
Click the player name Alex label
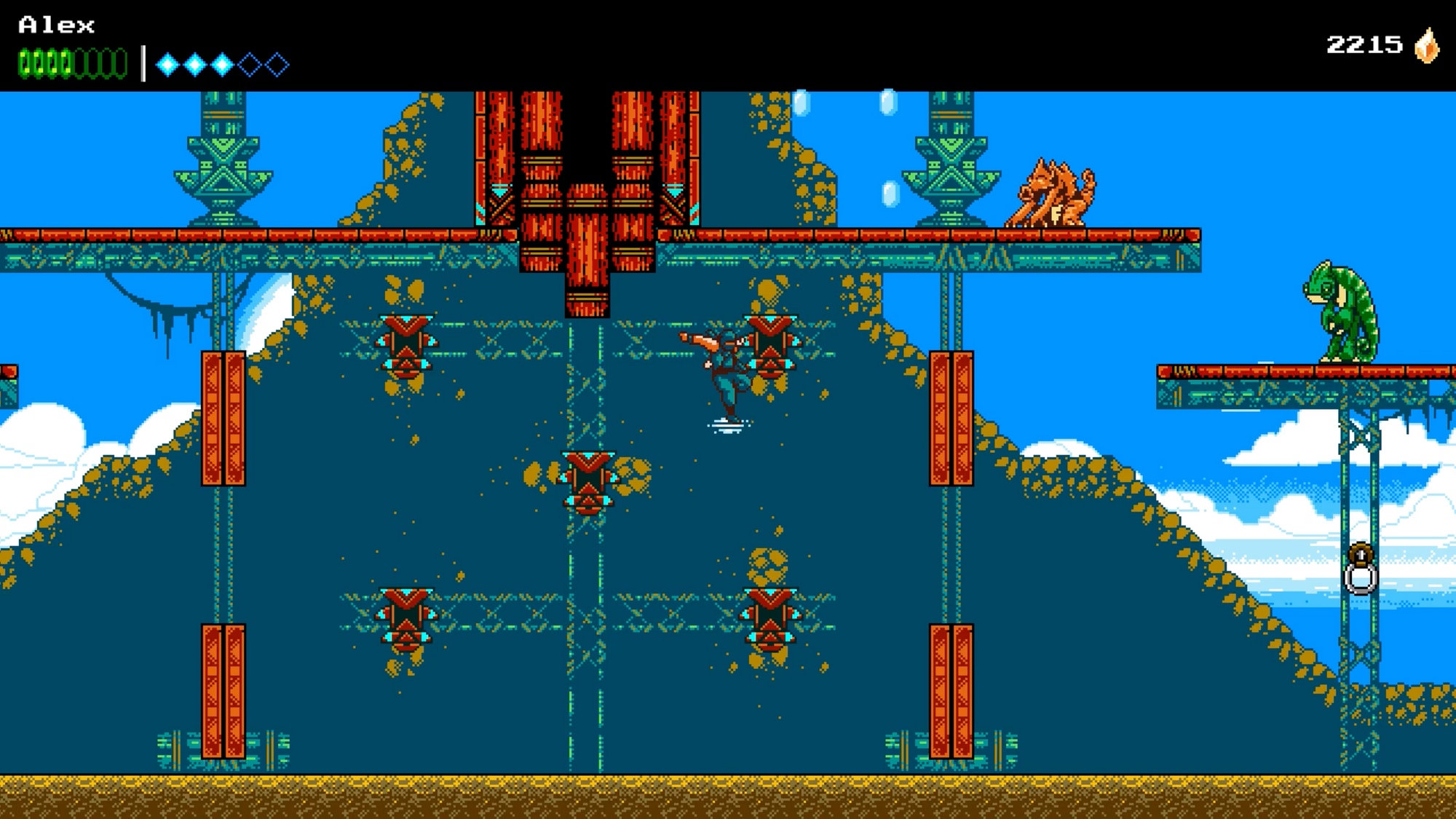[x=55, y=23]
